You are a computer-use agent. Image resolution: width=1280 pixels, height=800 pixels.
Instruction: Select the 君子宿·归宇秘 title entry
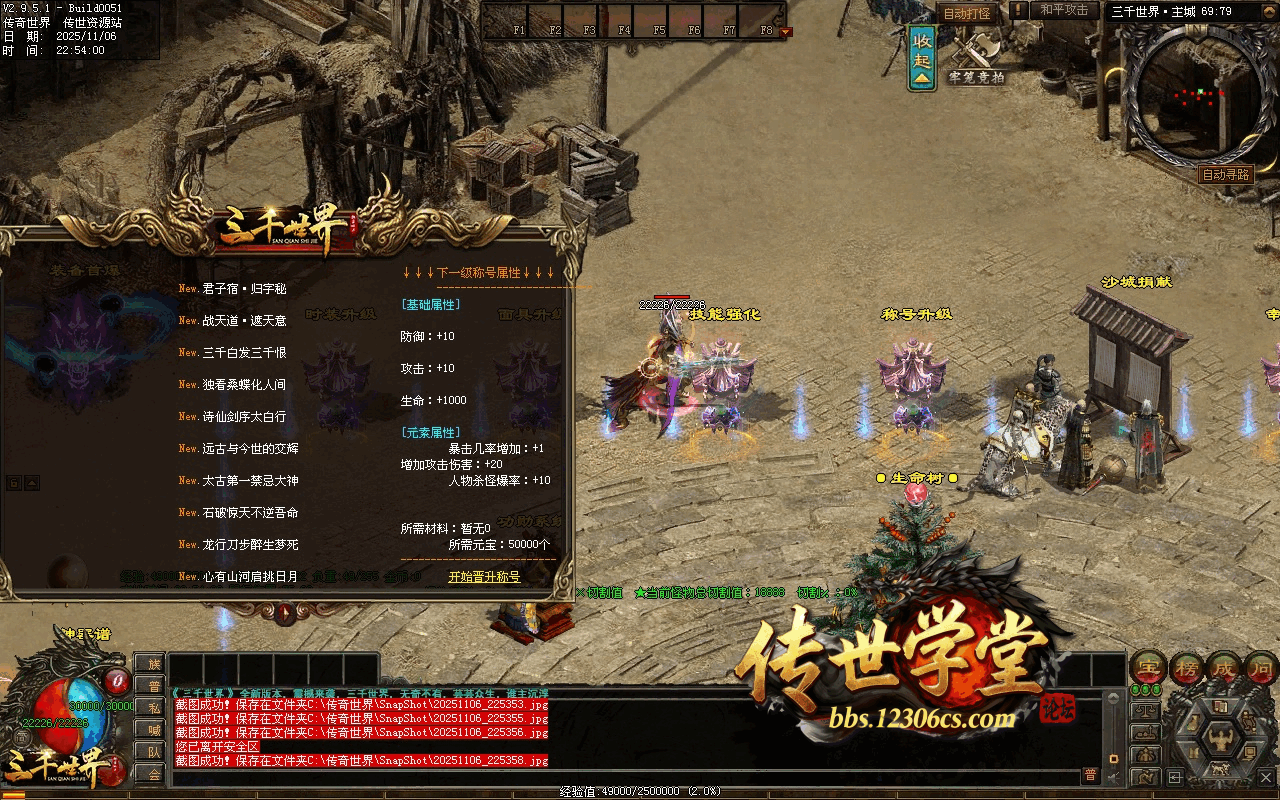coord(245,289)
